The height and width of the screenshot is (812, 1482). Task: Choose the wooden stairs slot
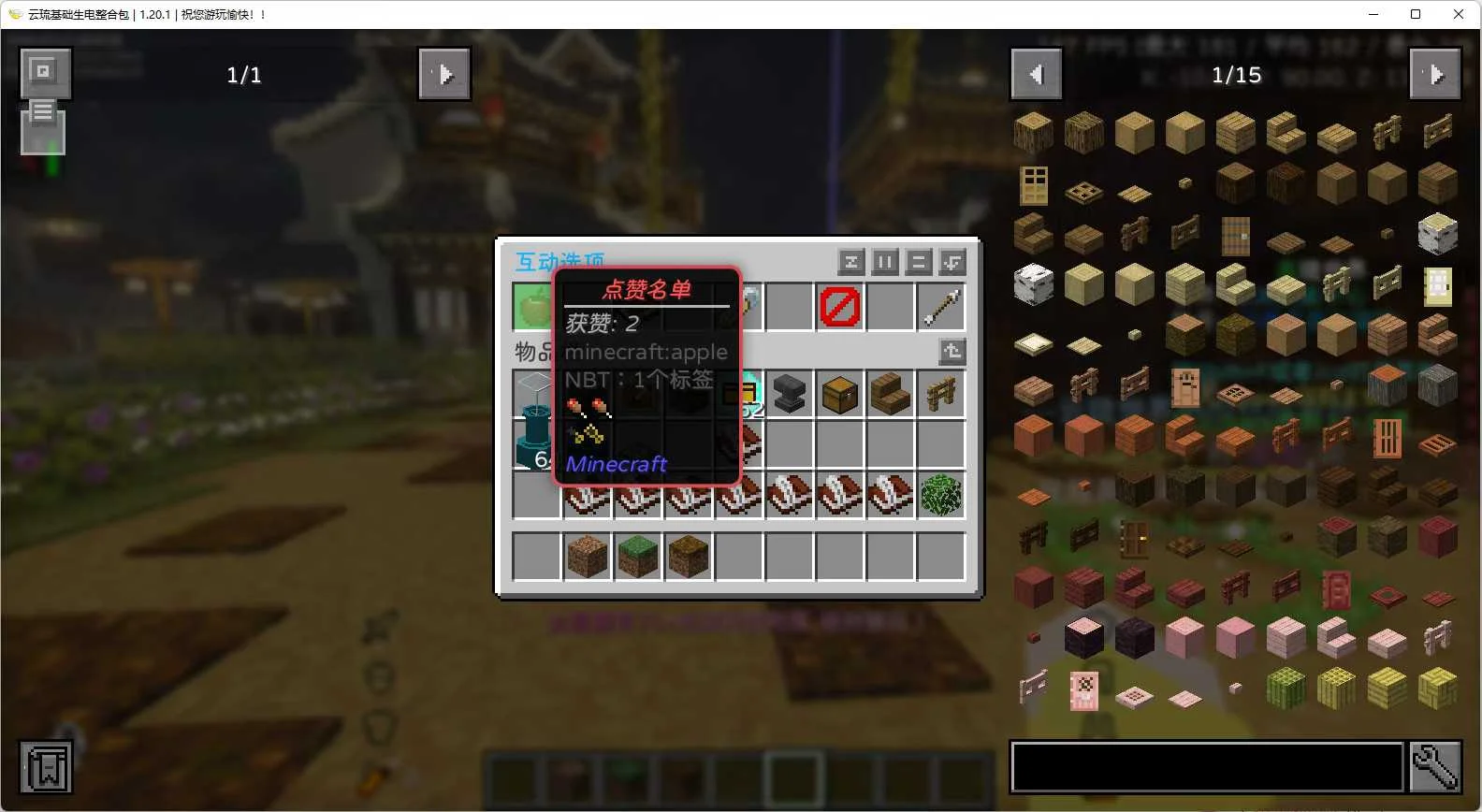click(890, 394)
